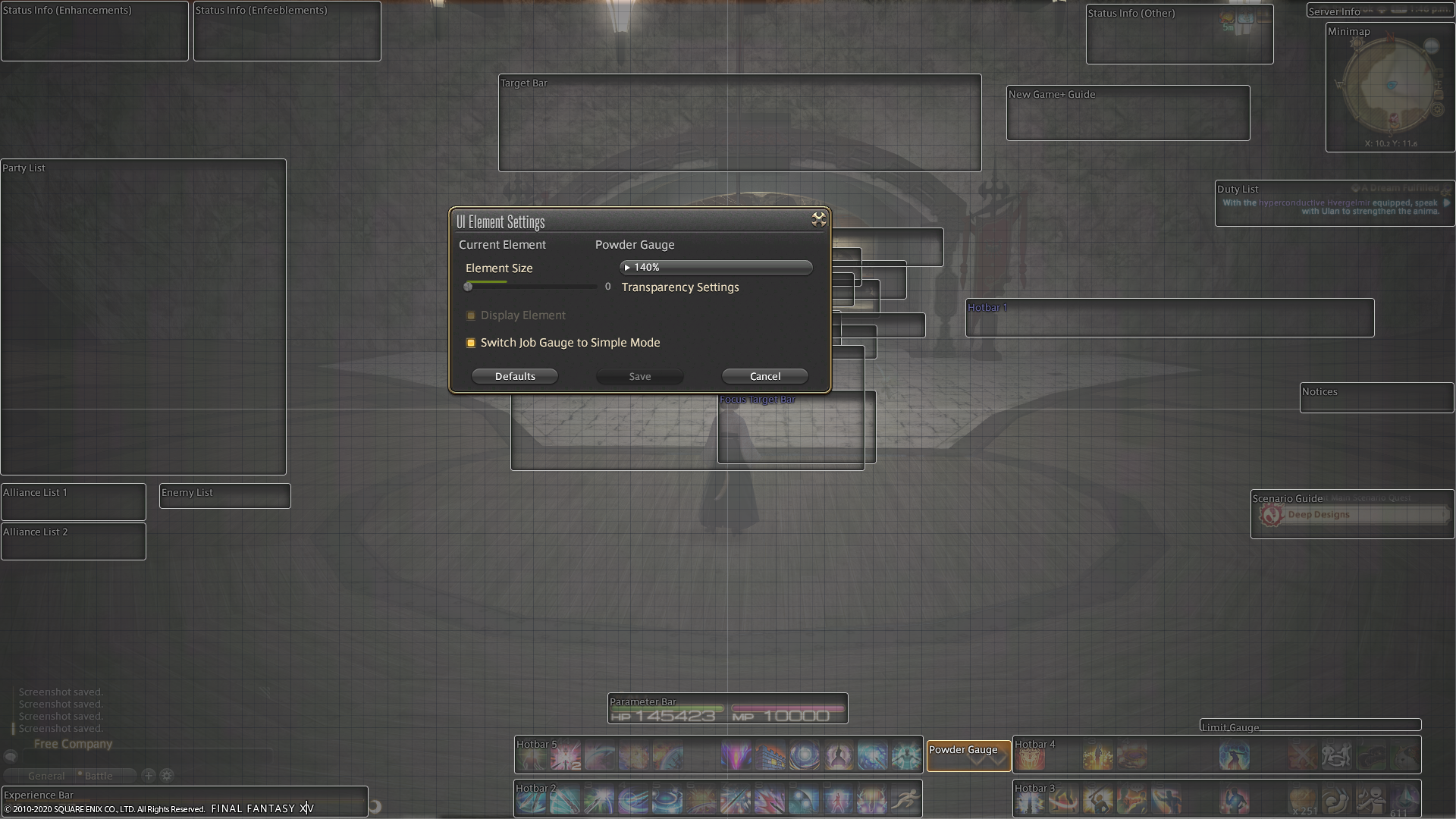The width and height of the screenshot is (1456, 819).
Task: Click the transparency slider handle
Action: click(469, 286)
